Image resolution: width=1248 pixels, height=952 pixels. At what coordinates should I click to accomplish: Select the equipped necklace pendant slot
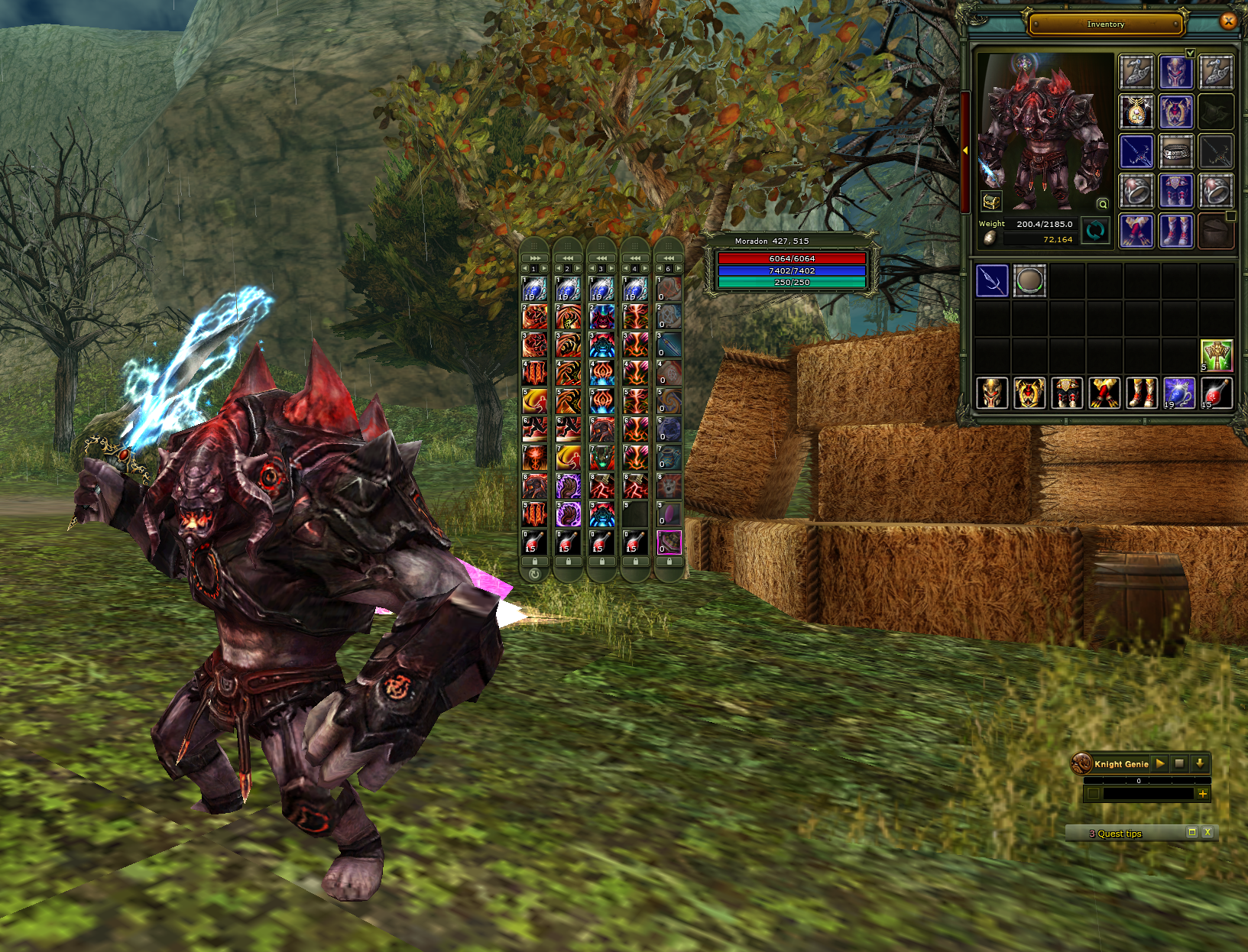(1136, 112)
